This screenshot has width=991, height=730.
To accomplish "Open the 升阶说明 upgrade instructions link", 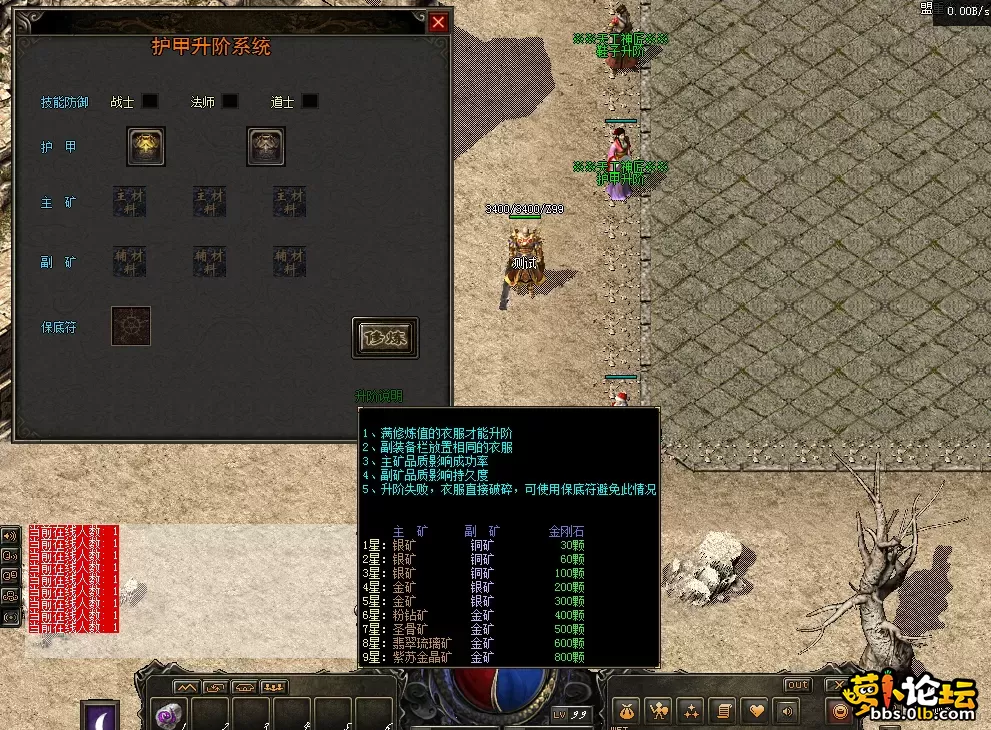I will (379, 397).
